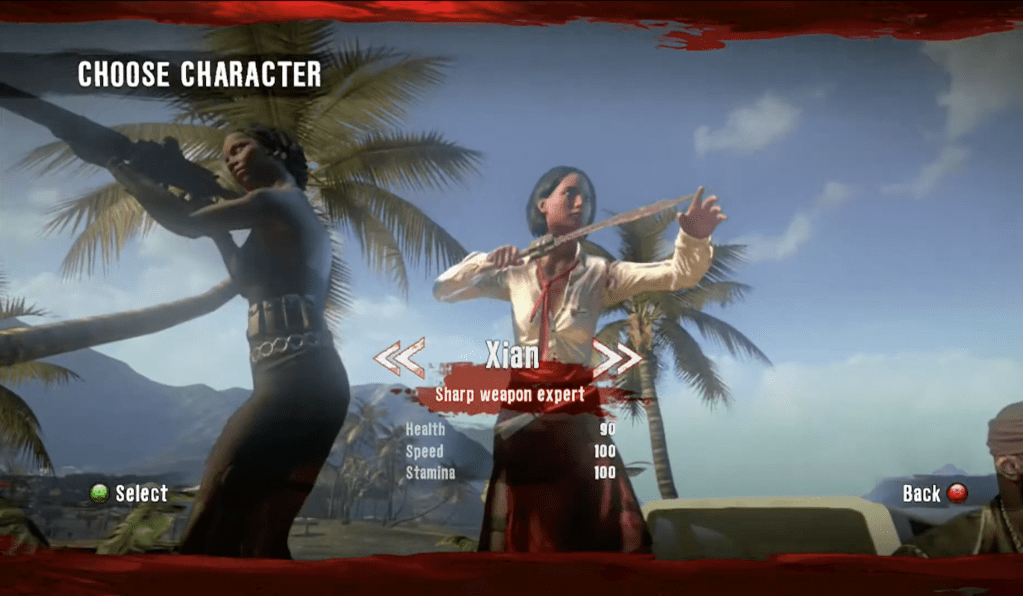The width and height of the screenshot is (1023, 596).
Task: Switch to the previous character with the left arrows
Action: (x=399, y=356)
